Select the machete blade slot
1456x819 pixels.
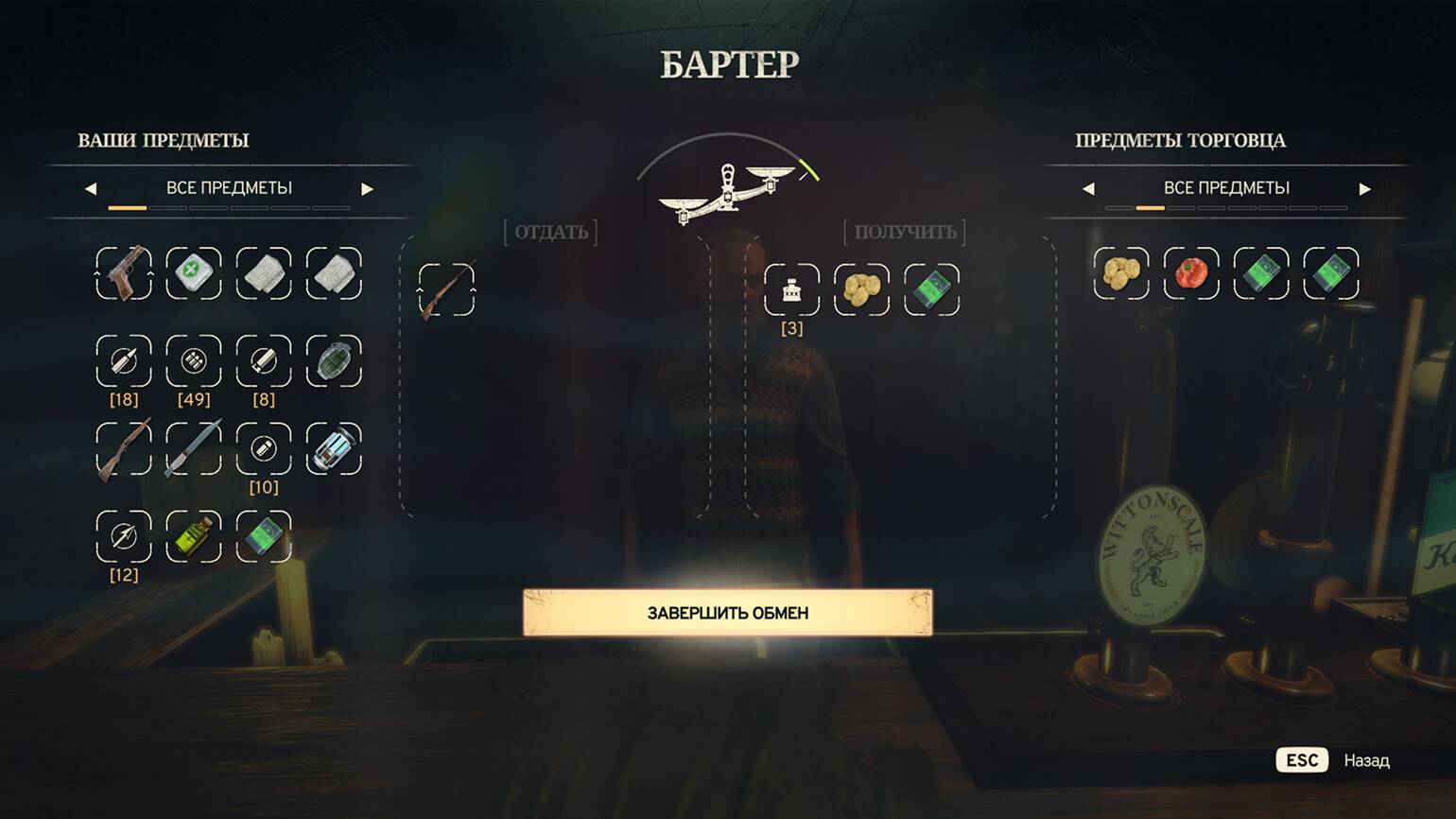click(x=194, y=449)
